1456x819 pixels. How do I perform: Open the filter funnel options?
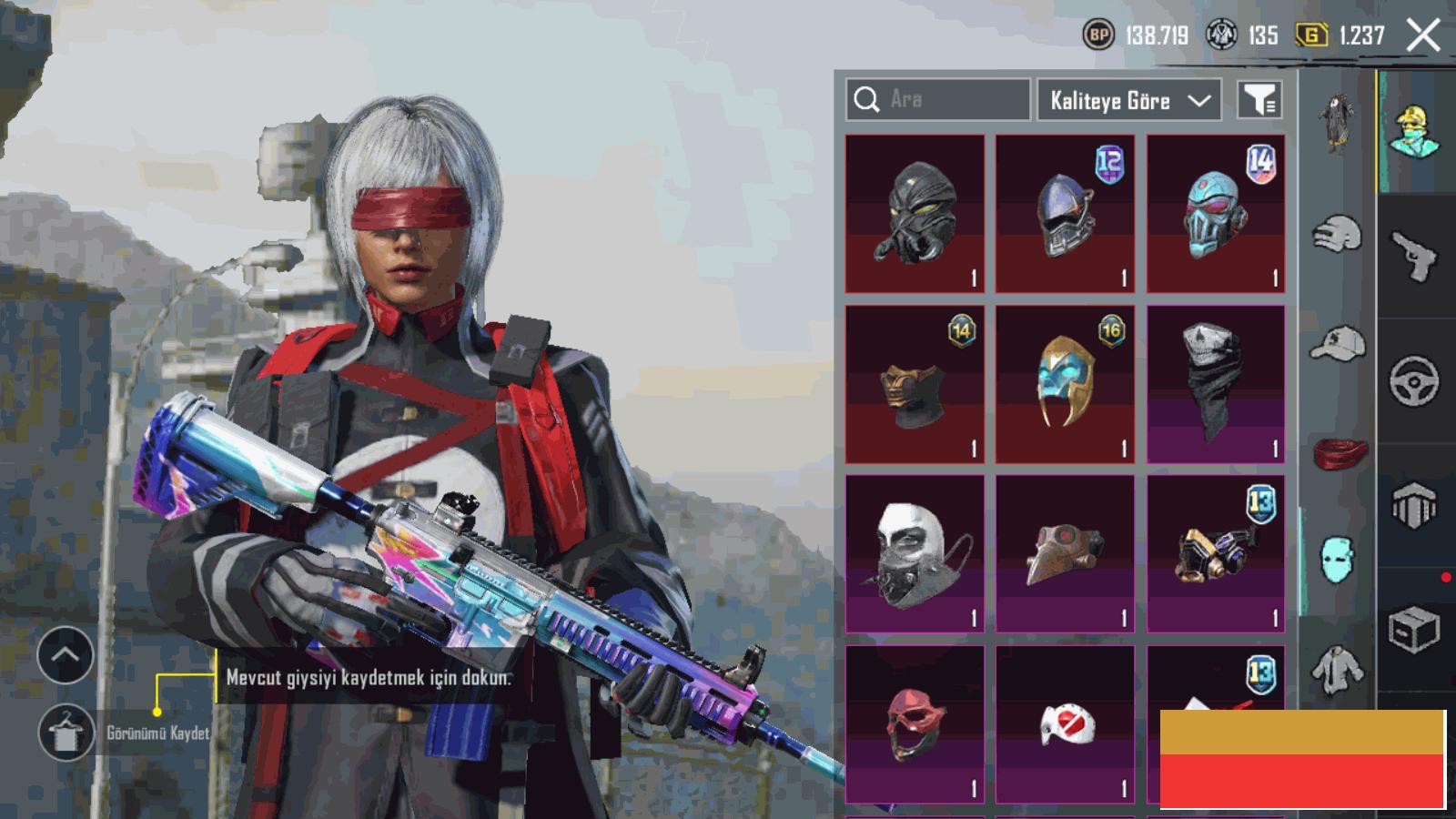(x=1259, y=100)
